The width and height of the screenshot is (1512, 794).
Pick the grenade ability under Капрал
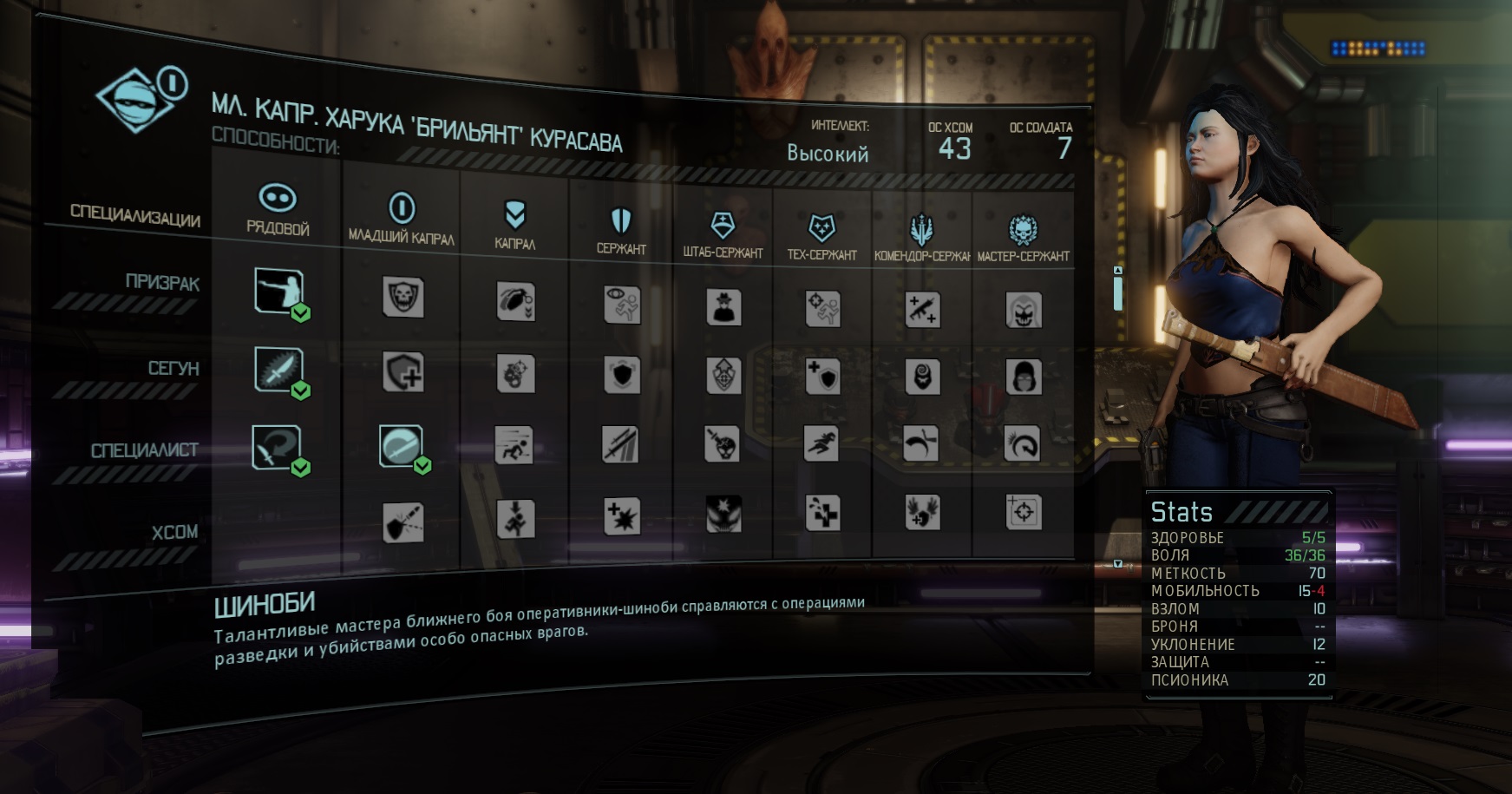(515, 301)
